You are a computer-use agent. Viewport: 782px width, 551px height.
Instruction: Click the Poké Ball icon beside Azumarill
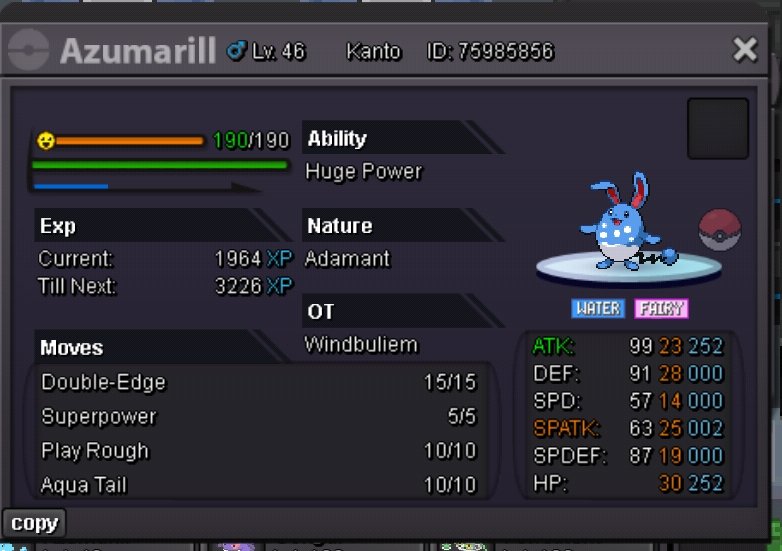tap(718, 230)
